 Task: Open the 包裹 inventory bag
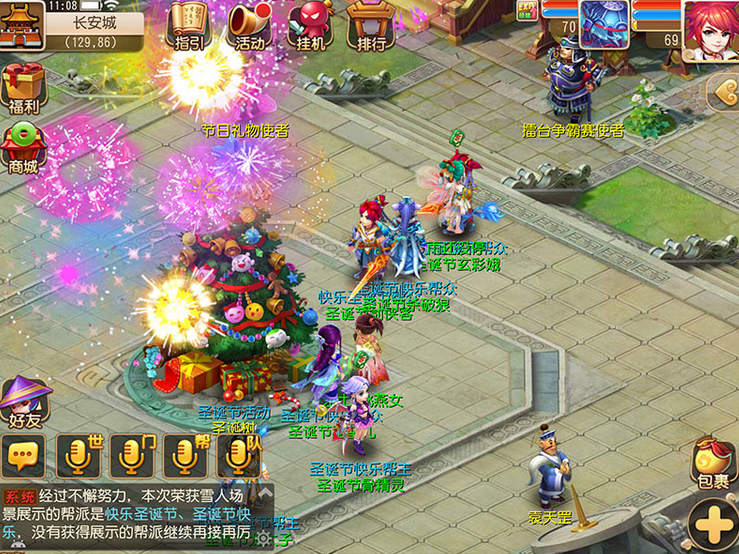point(714,466)
